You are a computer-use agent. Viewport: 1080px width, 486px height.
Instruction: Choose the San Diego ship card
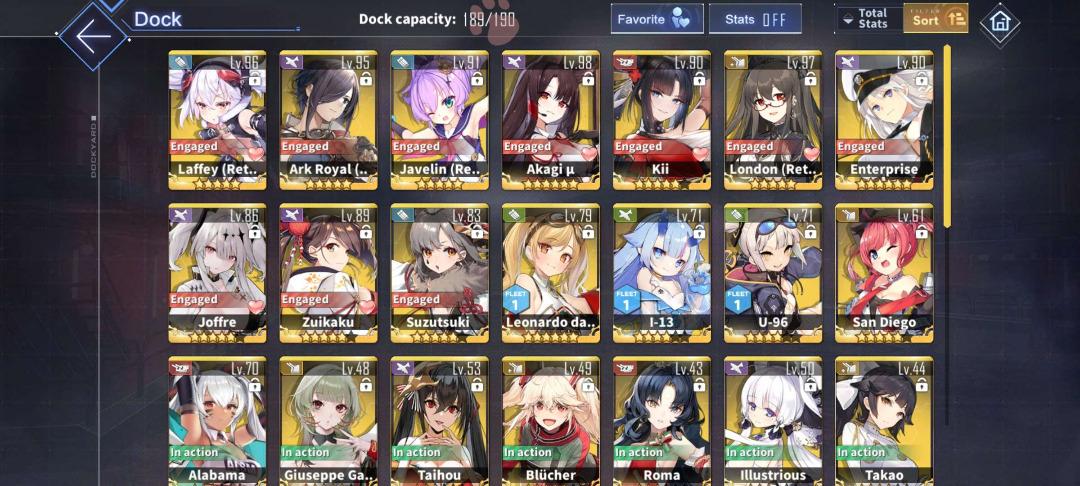click(x=883, y=271)
